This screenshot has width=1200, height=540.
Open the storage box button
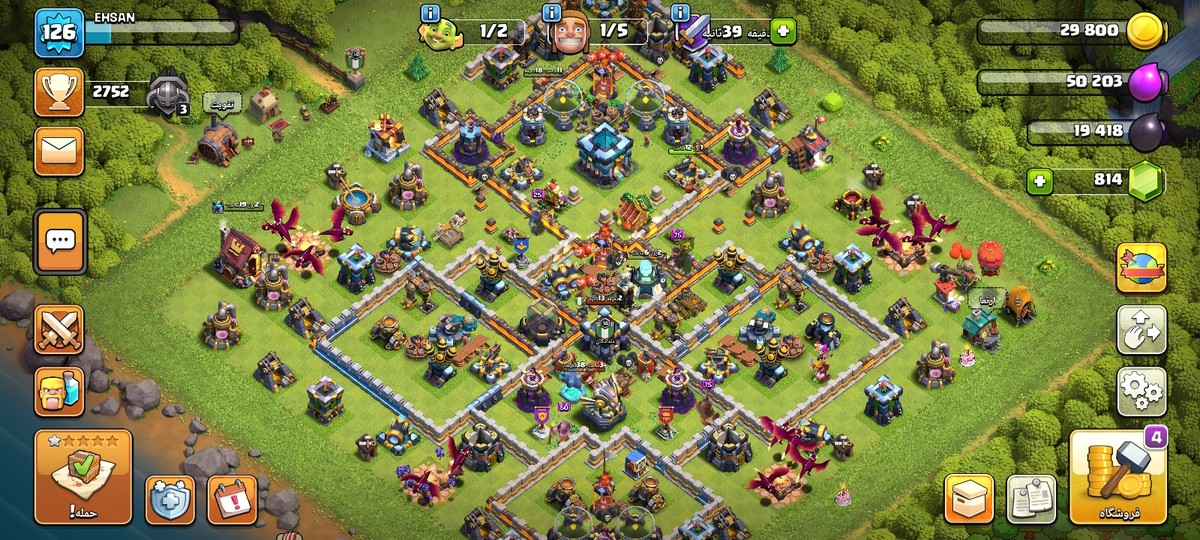coord(969,498)
